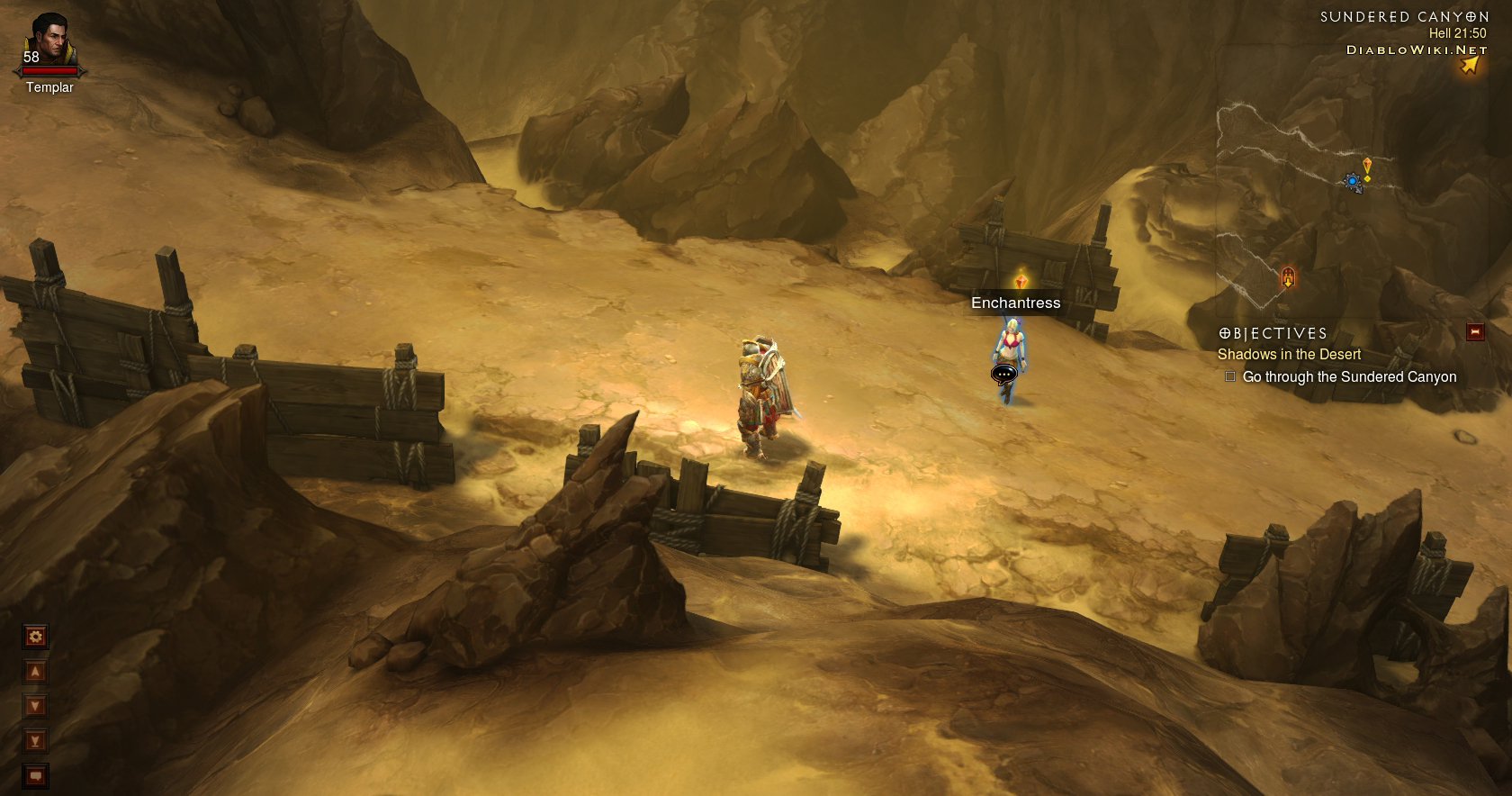Open the gear settings button
1512x796 pixels.
(x=35, y=638)
